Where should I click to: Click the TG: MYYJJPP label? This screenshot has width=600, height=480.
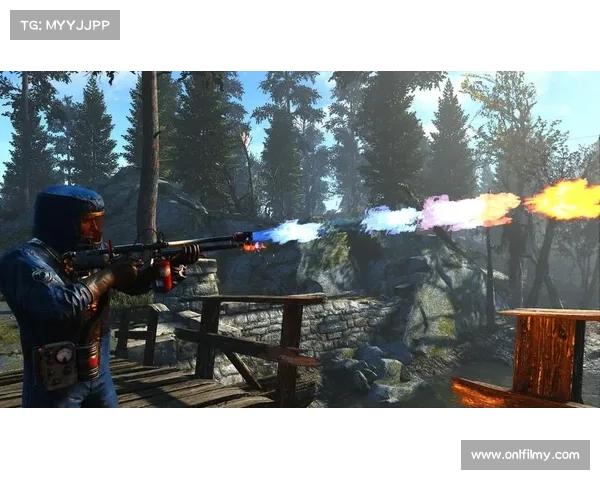tap(64, 24)
